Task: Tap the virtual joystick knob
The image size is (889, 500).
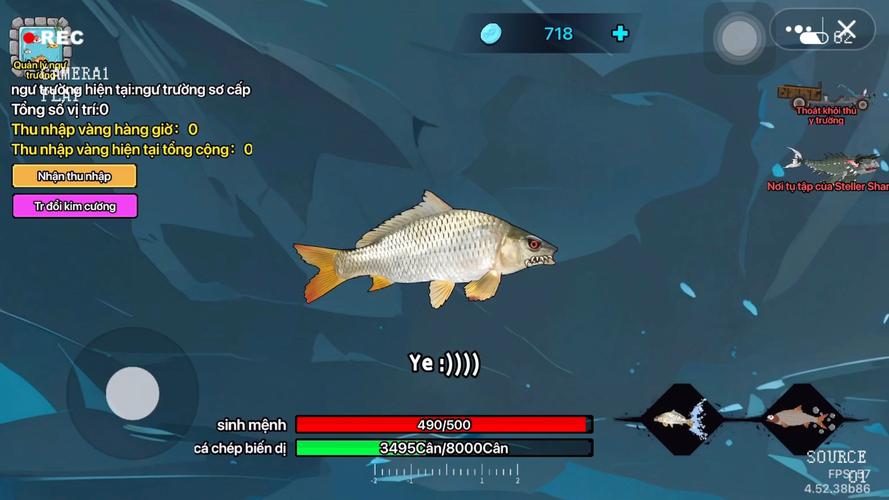Action: coord(133,393)
